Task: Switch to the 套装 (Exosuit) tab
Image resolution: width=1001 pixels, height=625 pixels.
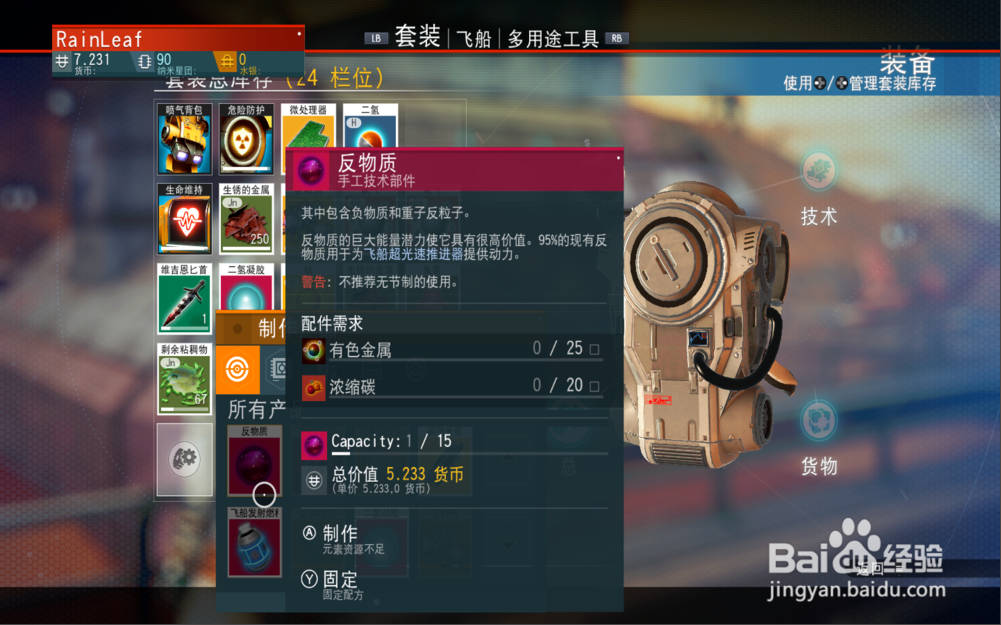Action: (x=417, y=38)
